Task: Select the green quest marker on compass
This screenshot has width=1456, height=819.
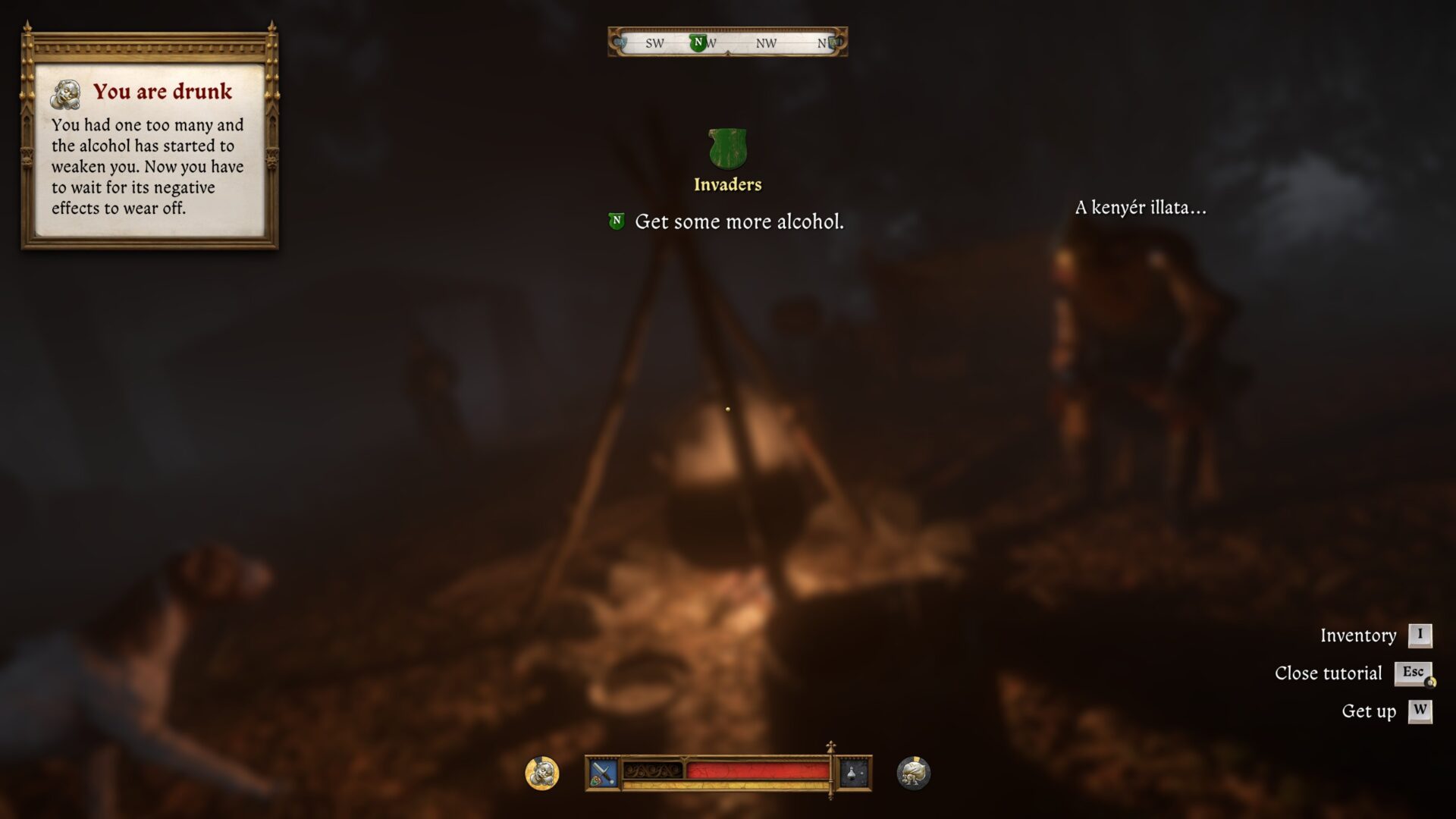Action: (x=698, y=42)
